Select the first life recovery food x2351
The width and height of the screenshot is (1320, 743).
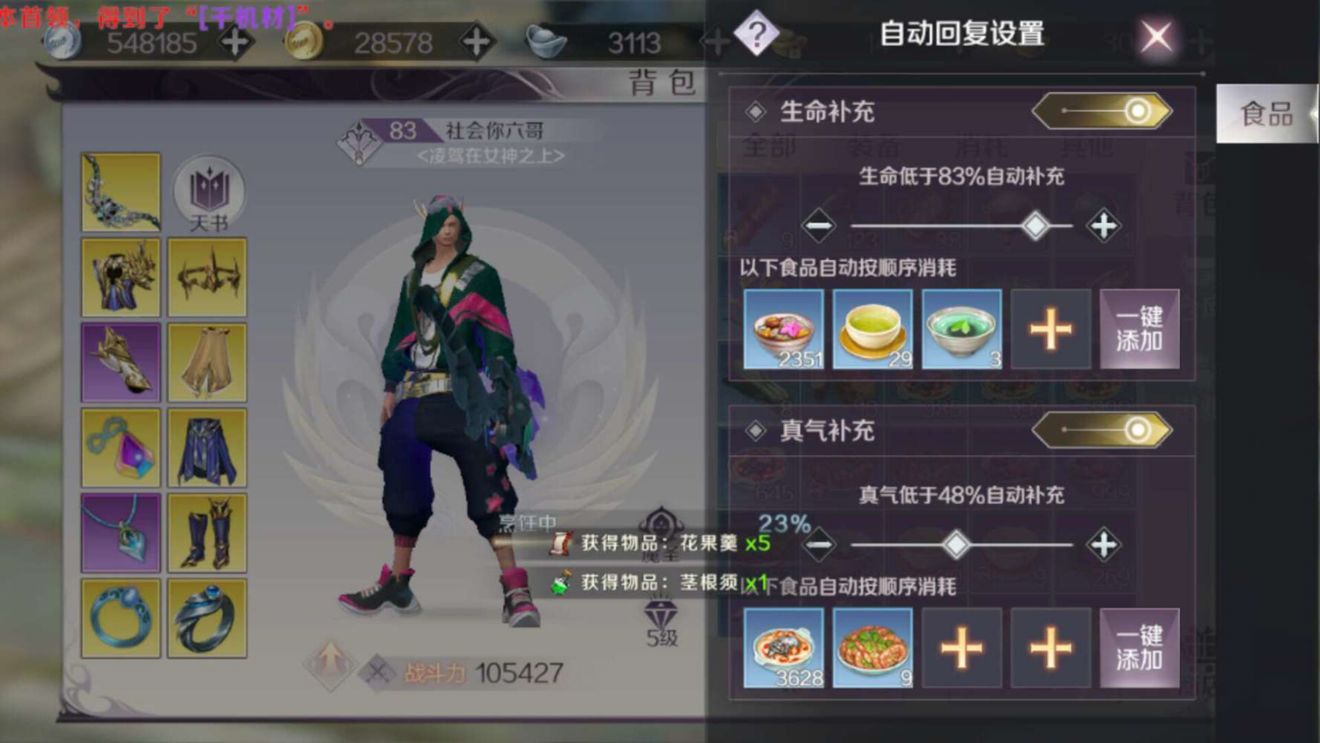click(781, 327)
